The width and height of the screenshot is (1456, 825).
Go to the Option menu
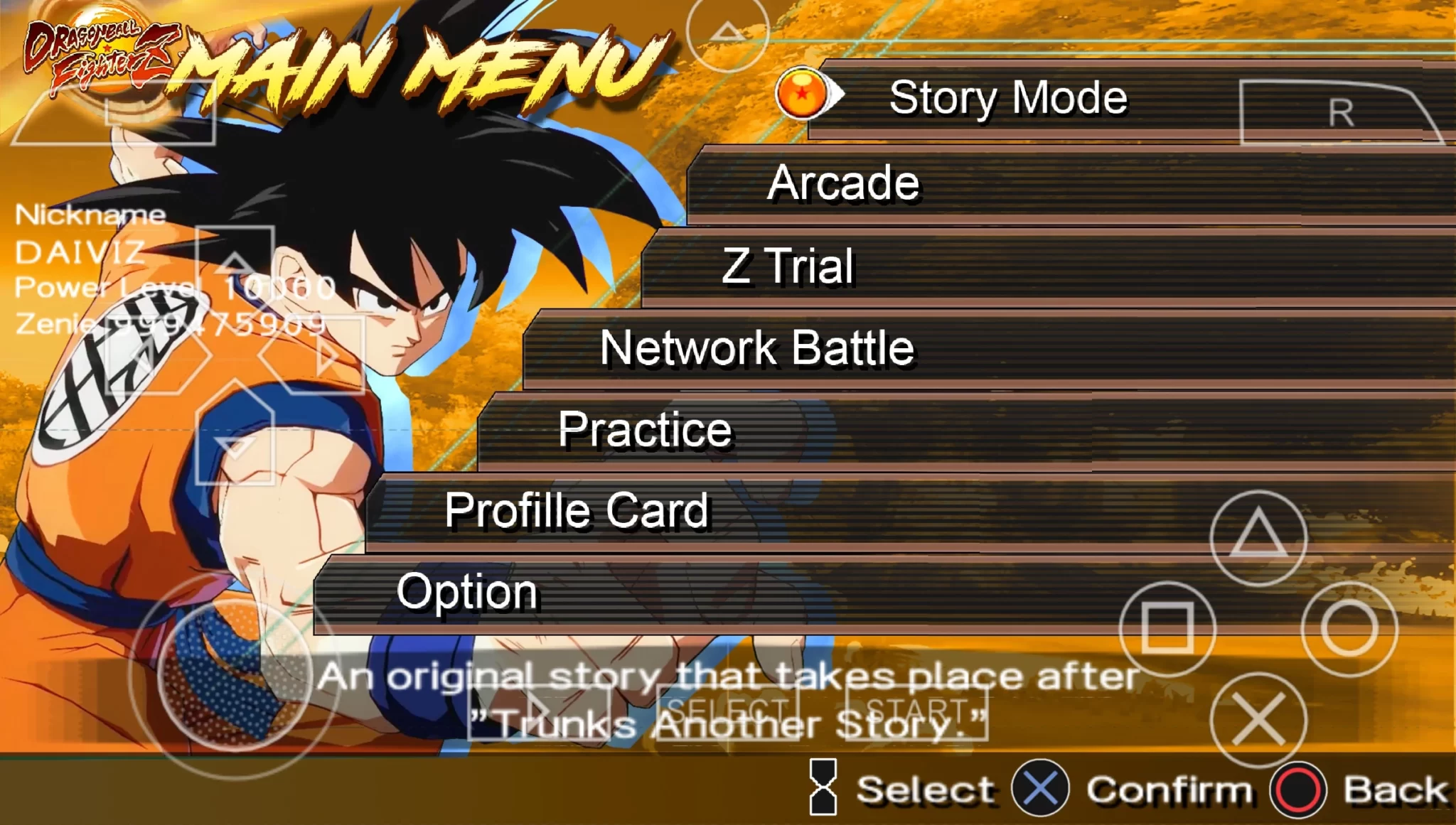467,592
